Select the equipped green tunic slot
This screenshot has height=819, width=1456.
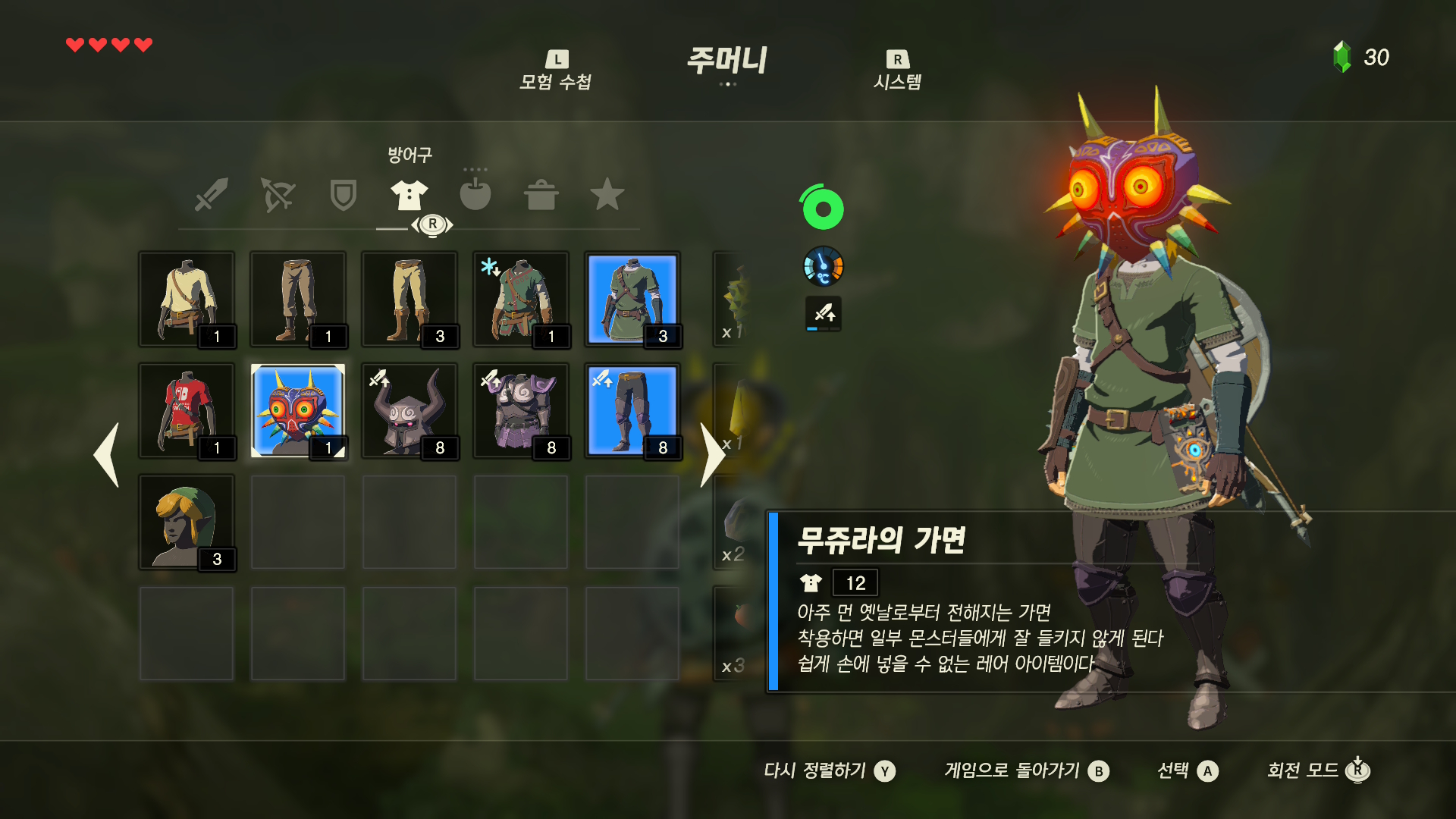(x=632, y=300)
